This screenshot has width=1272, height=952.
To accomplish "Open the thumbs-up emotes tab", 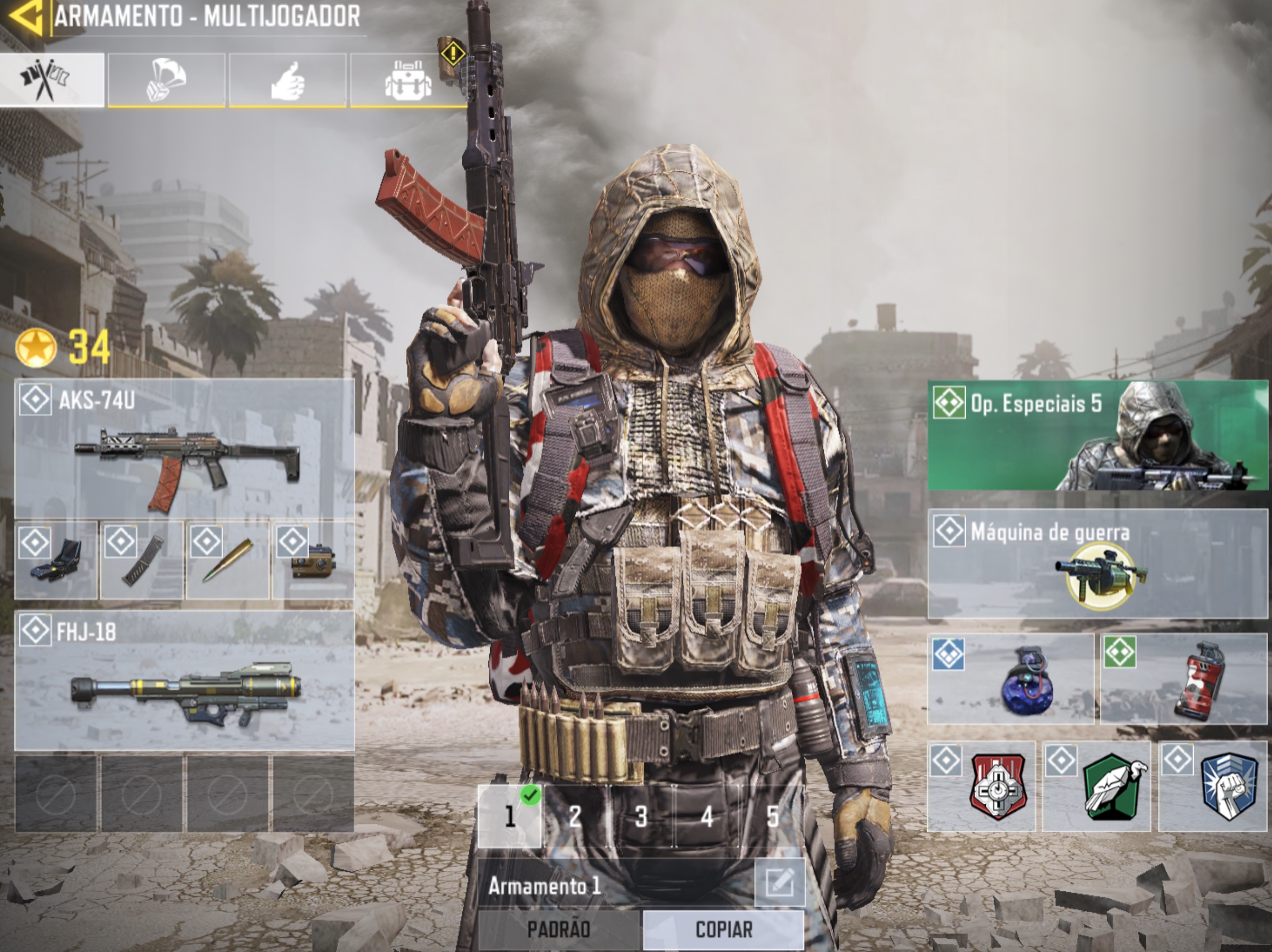I will (x=288, y=80).
